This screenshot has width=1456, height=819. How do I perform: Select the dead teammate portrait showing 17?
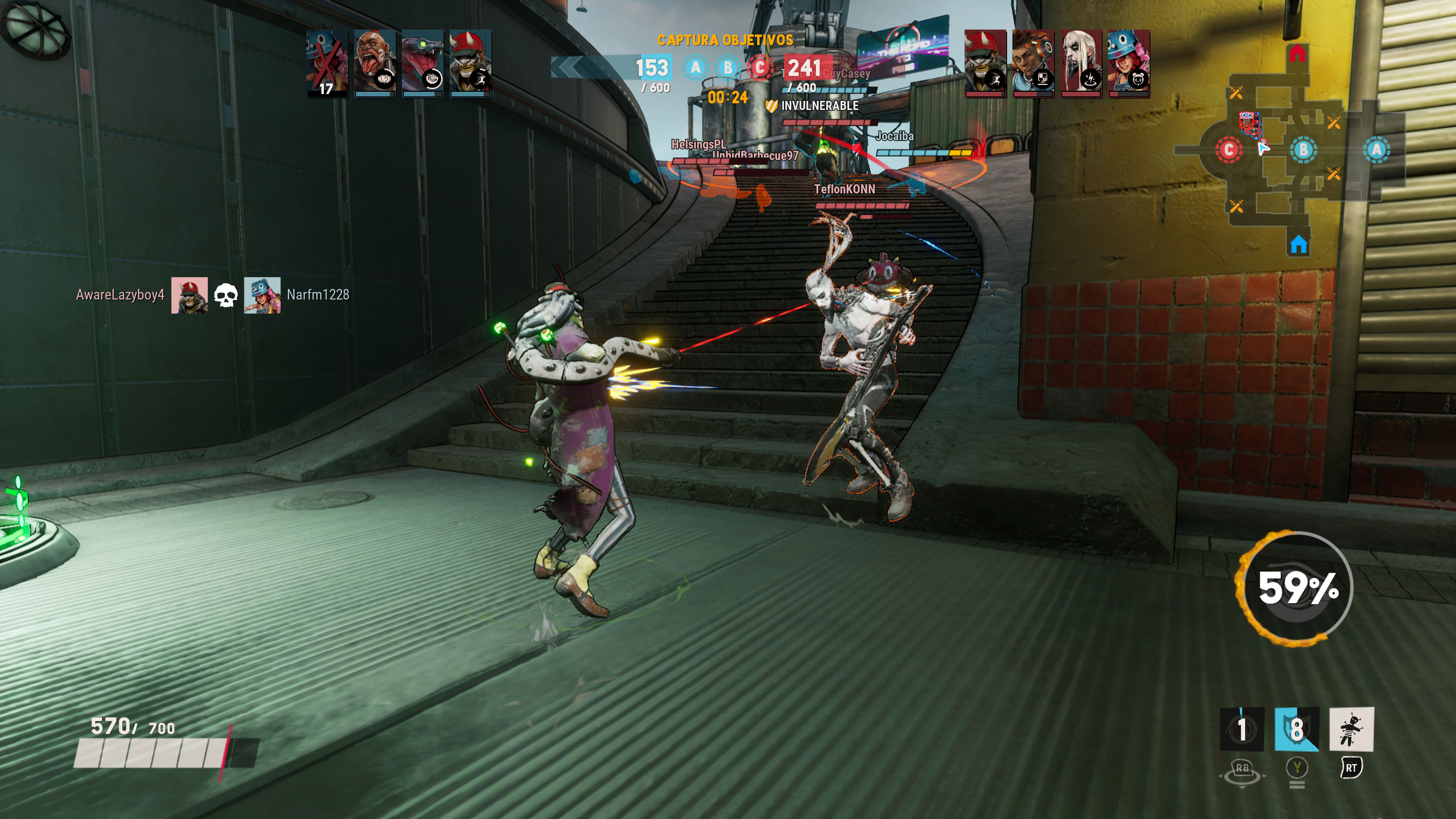[327, 63]
